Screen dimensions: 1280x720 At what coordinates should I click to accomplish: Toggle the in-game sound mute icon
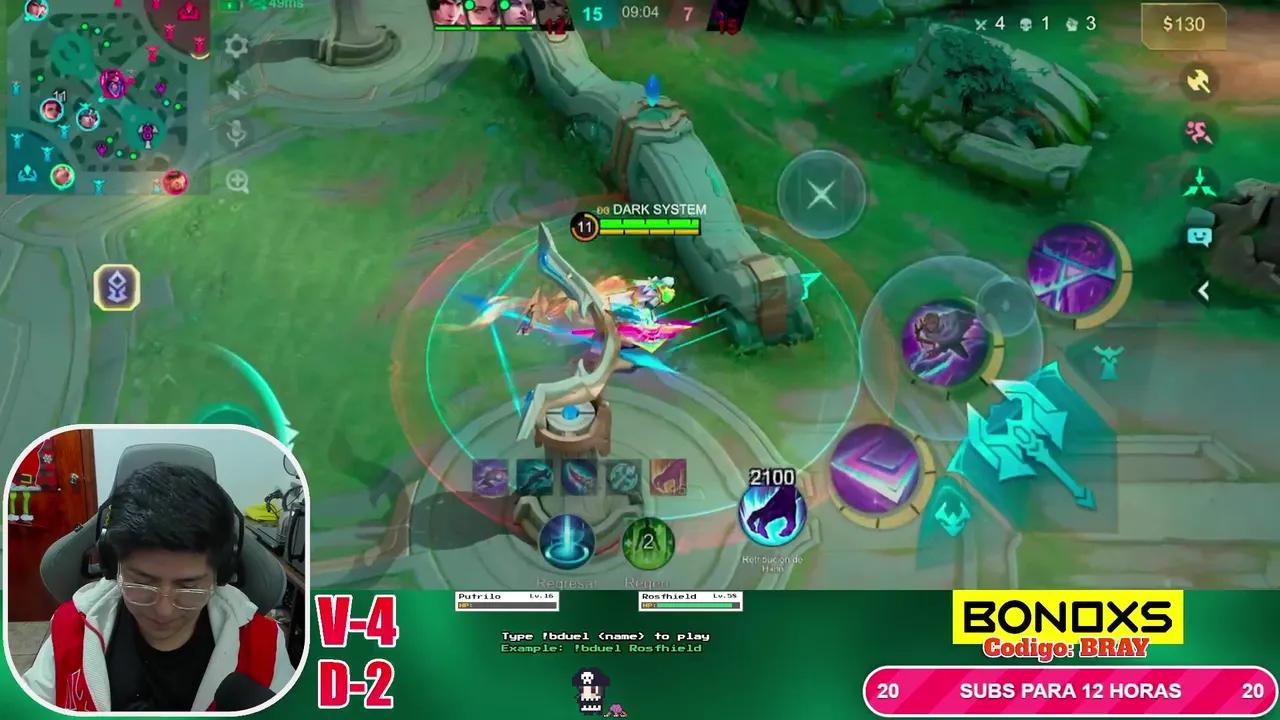[235, 90]
